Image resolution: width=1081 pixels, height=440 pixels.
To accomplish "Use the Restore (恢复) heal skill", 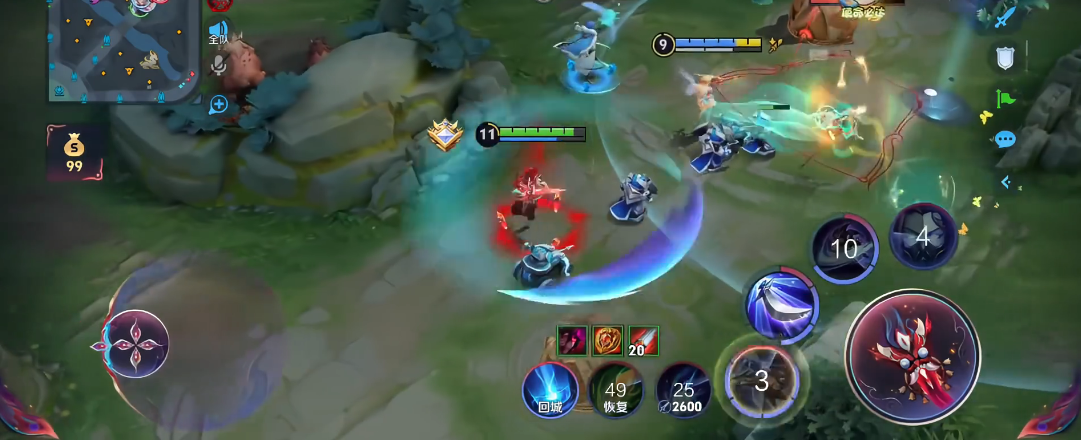I will click(616, 390).
